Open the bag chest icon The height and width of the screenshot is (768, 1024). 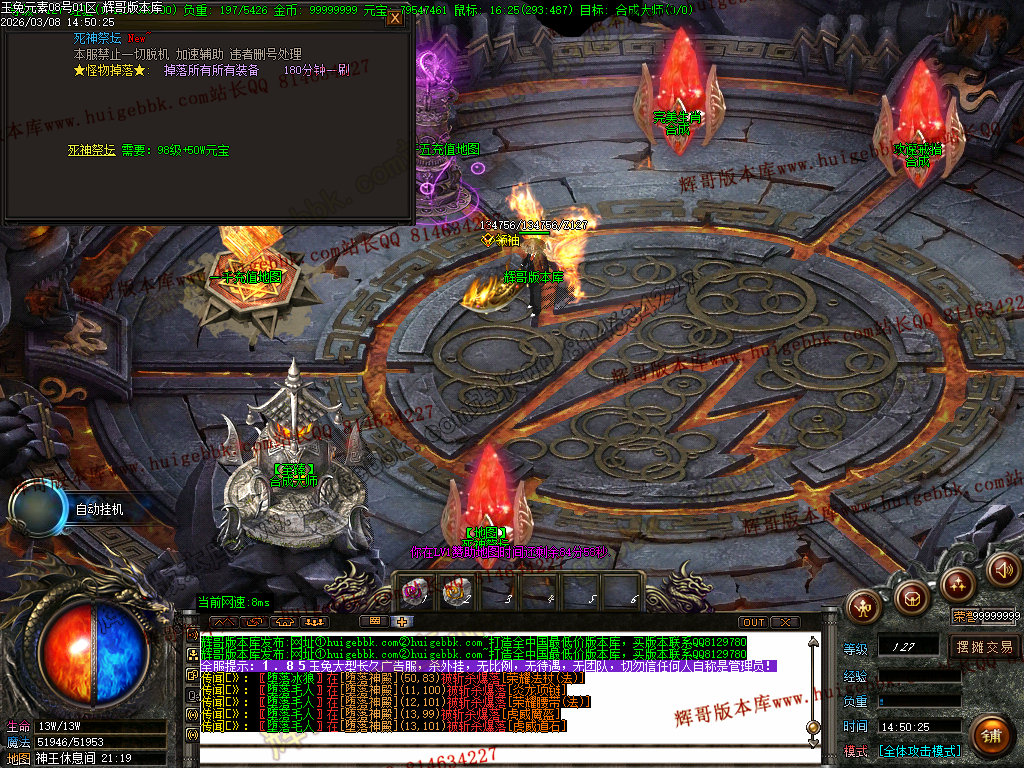point(911,598)
